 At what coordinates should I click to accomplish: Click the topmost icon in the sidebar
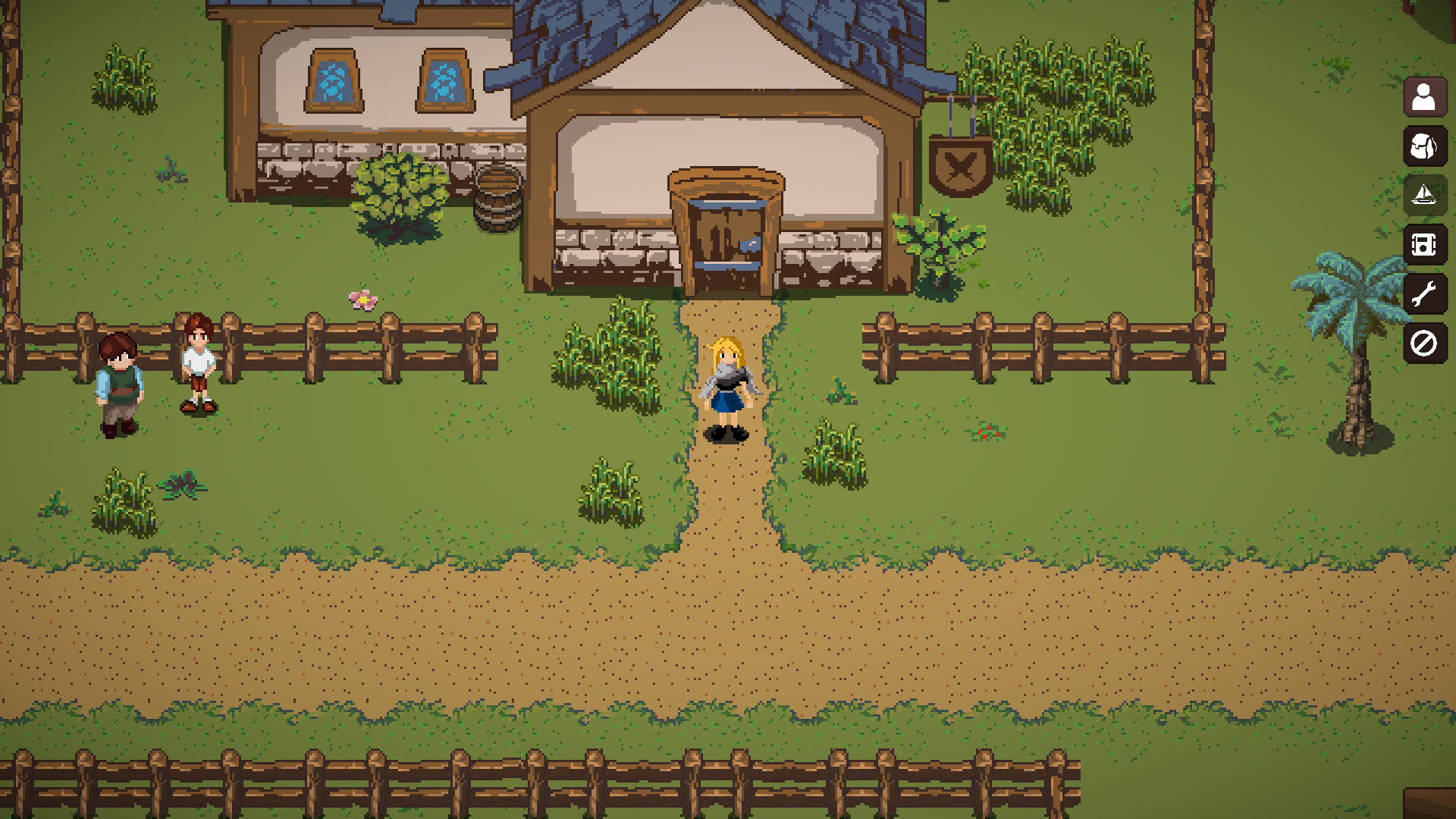1424,97
